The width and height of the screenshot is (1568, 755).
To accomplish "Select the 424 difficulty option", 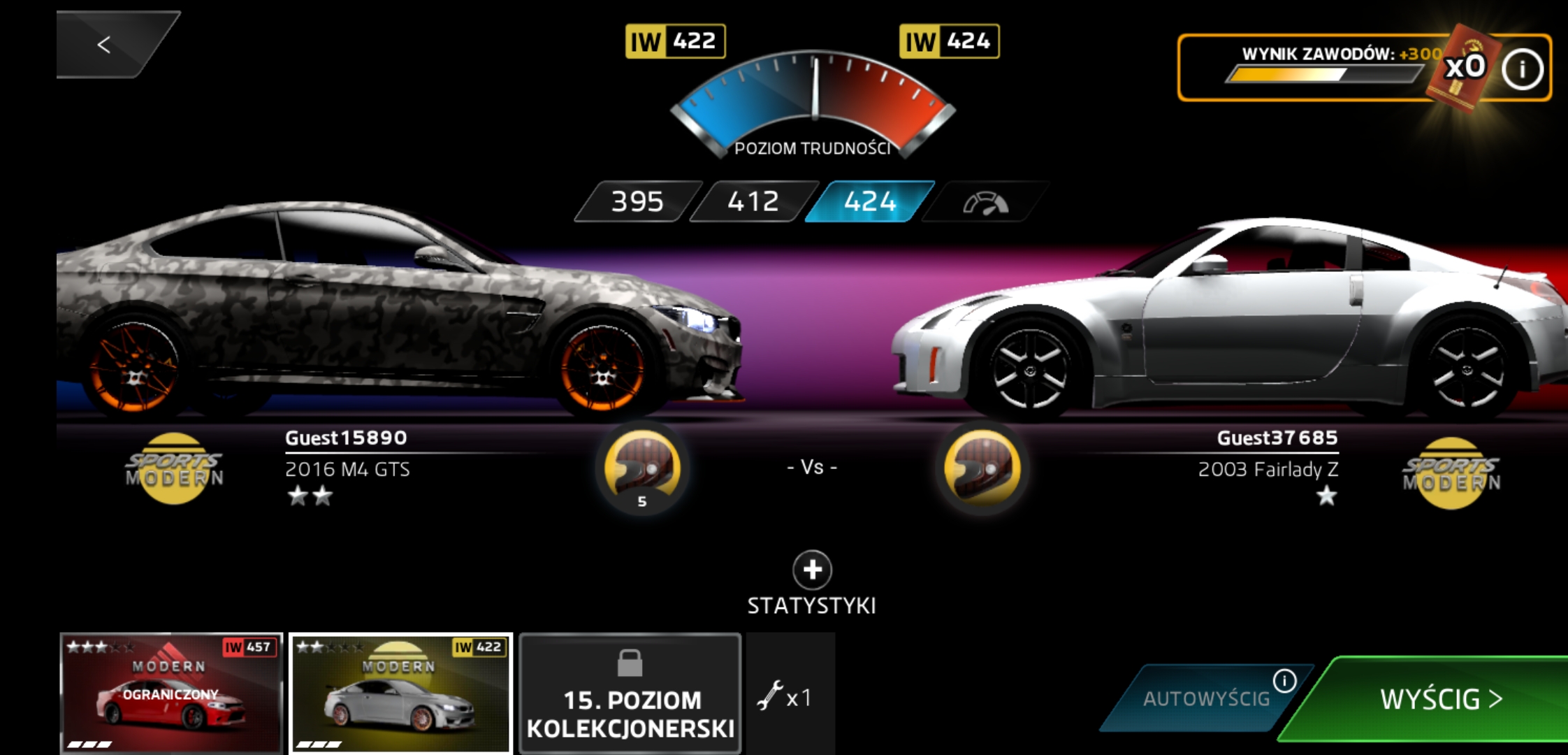I will [870, 202].
